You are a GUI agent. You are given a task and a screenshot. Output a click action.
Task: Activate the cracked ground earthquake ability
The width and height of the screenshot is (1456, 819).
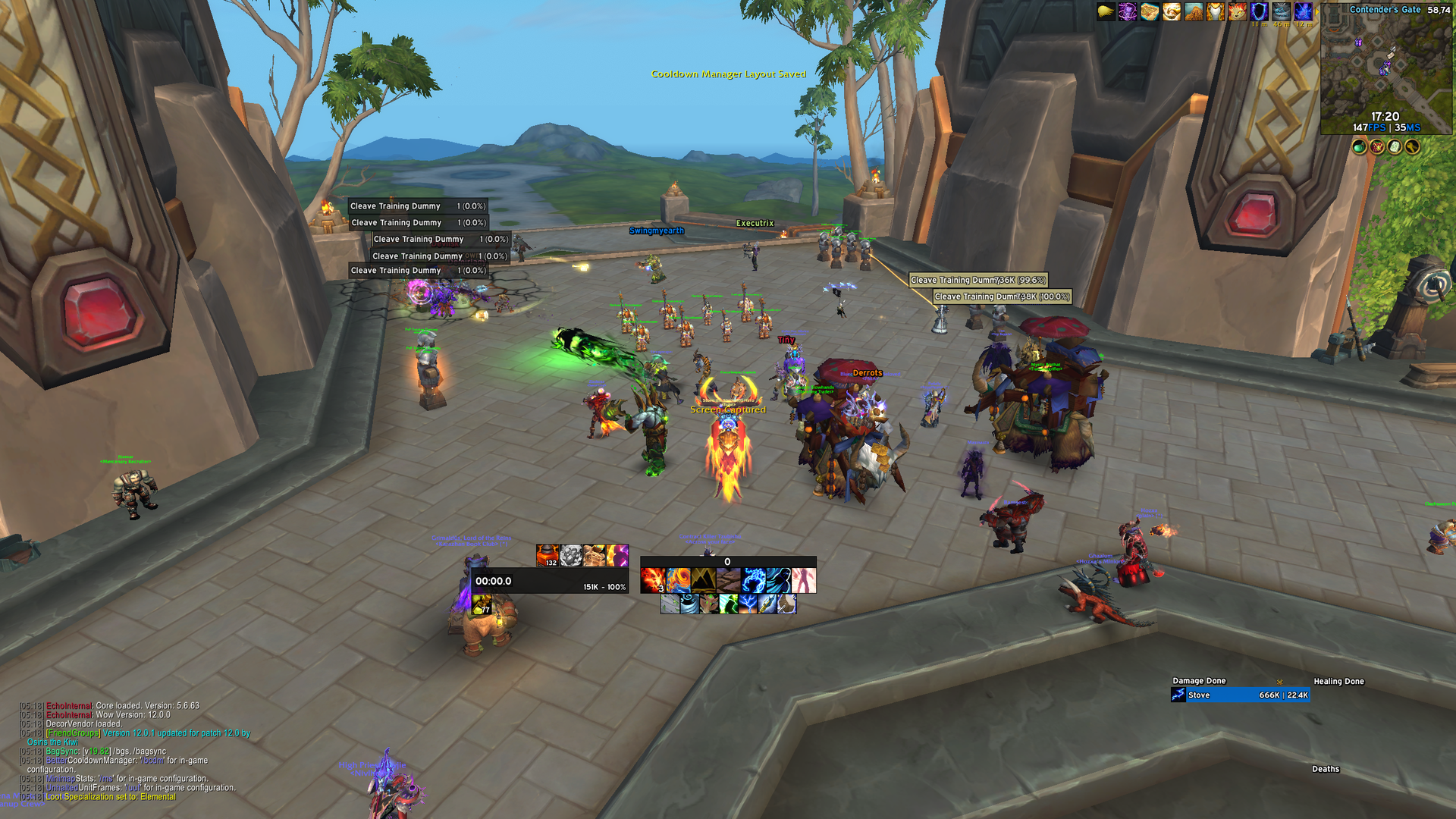tap(728, 581)
